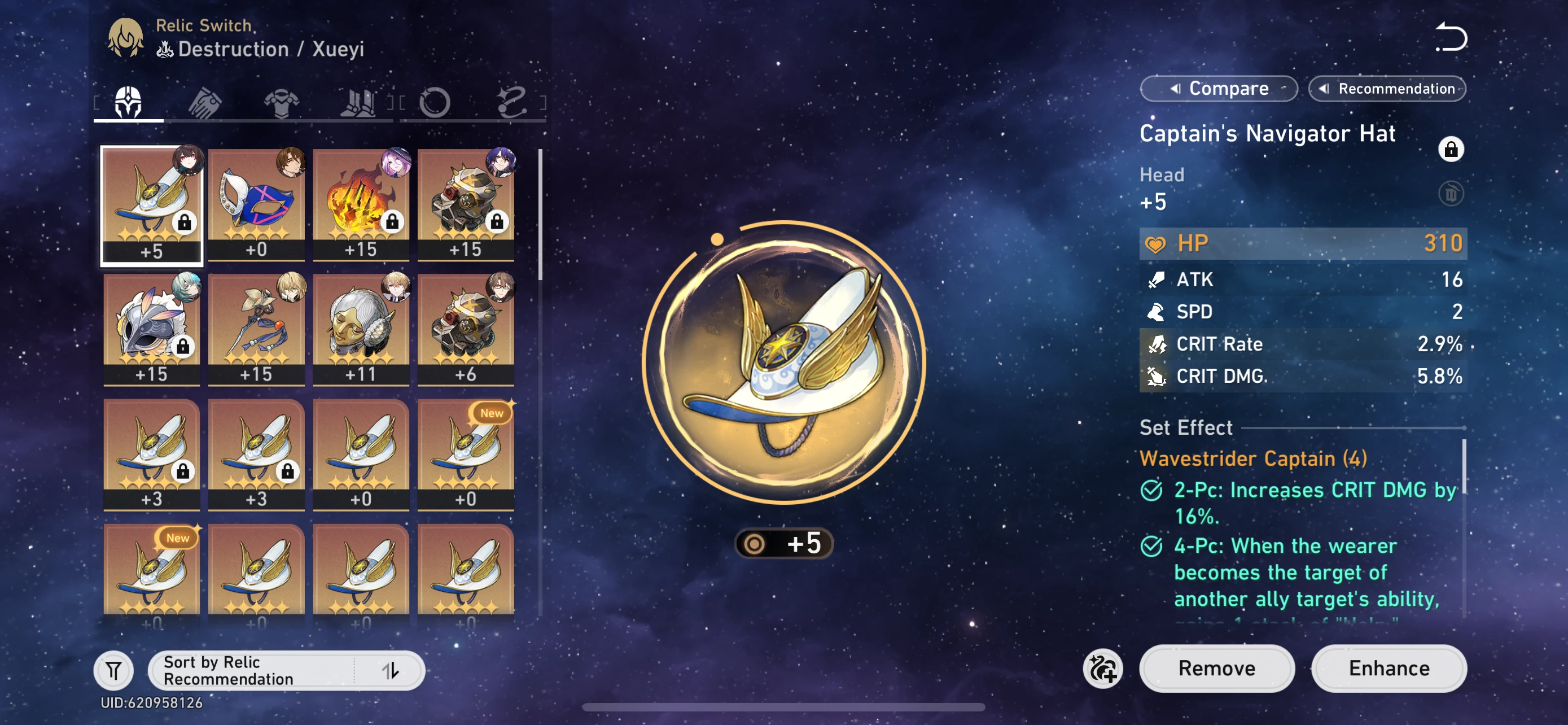
Task: Select the +15 flaming mask relic thumbnail
Action: (x=362, y=204)
